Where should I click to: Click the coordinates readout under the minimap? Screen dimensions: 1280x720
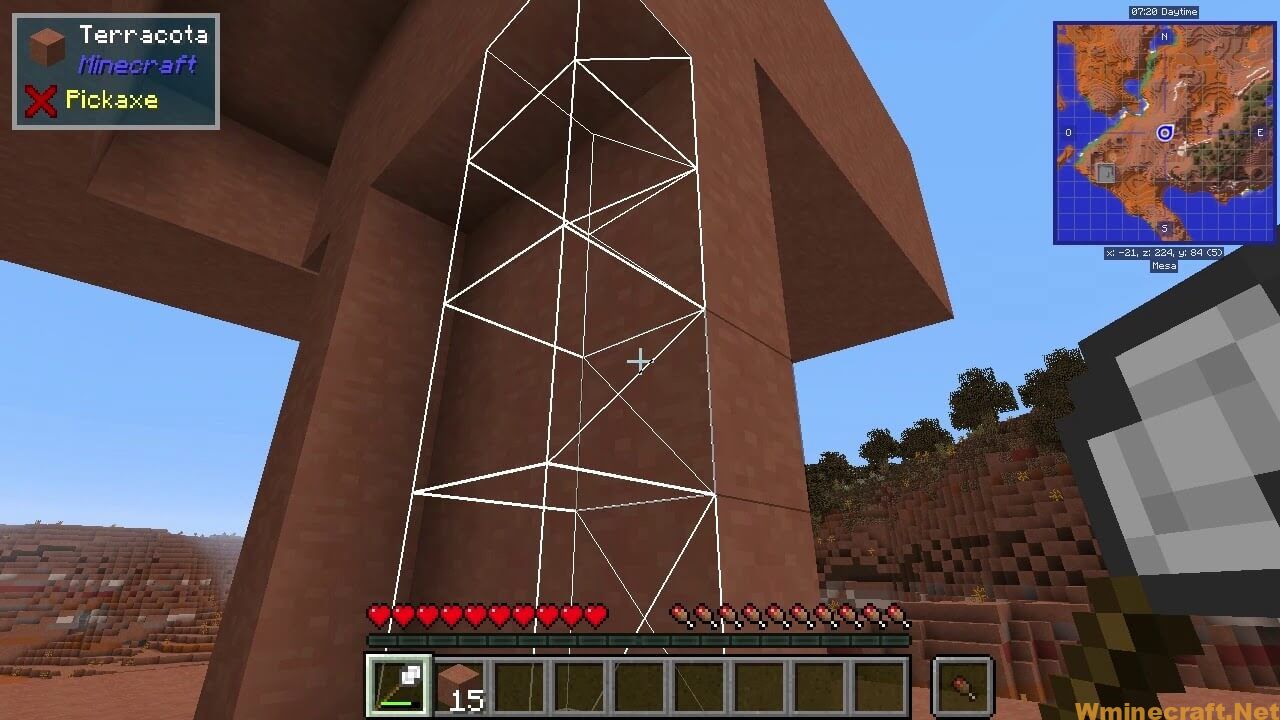tap(1164, 251)
